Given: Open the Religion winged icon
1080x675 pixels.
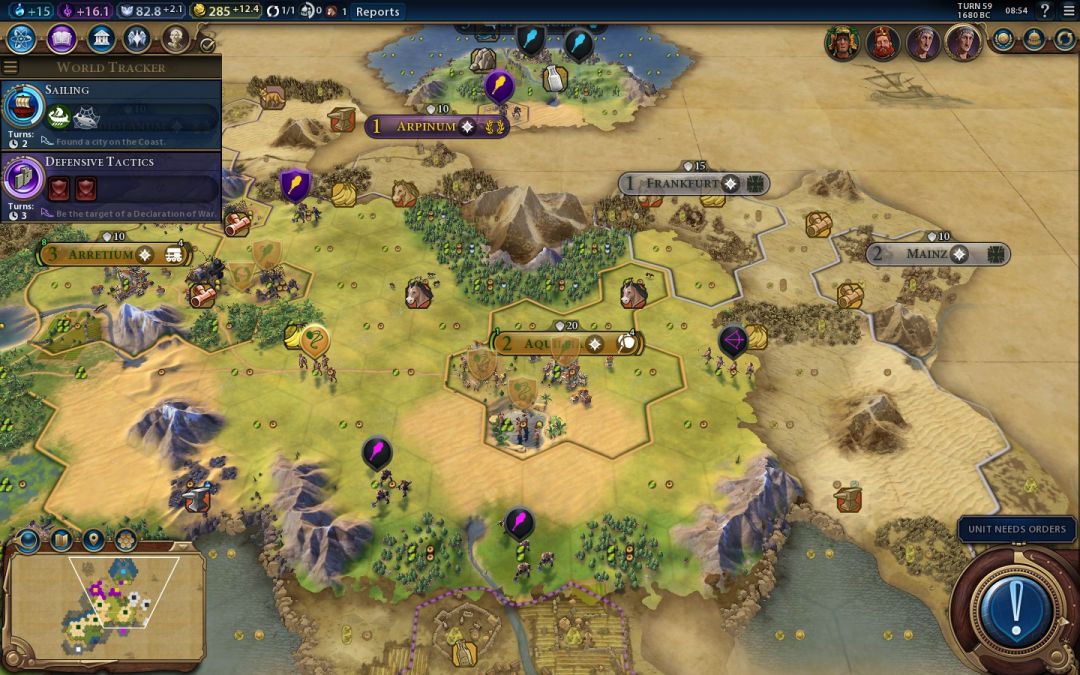Looking at the screenshot, I should tap(138, 39).
